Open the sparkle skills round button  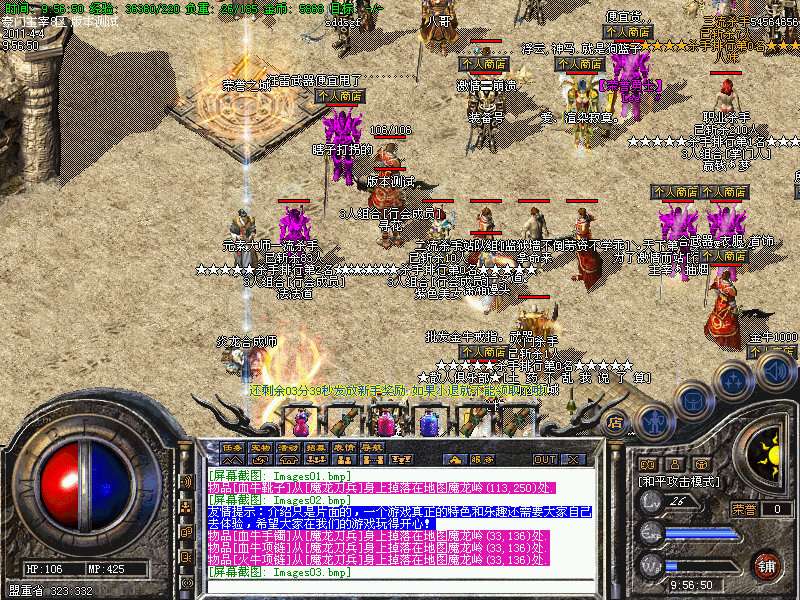(733, 379)
